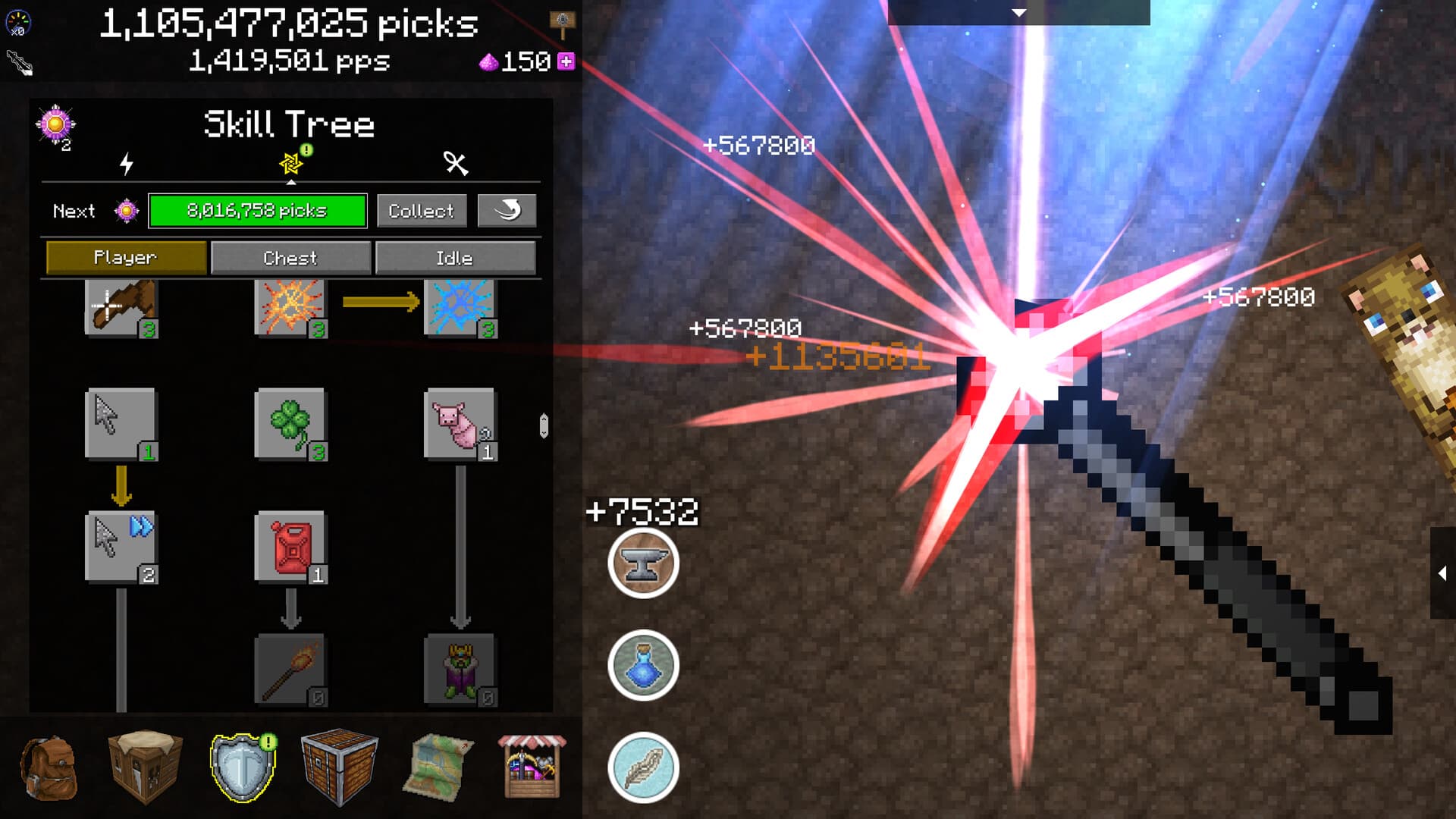Switch to the Idle skill category

[x=456, y=258]
